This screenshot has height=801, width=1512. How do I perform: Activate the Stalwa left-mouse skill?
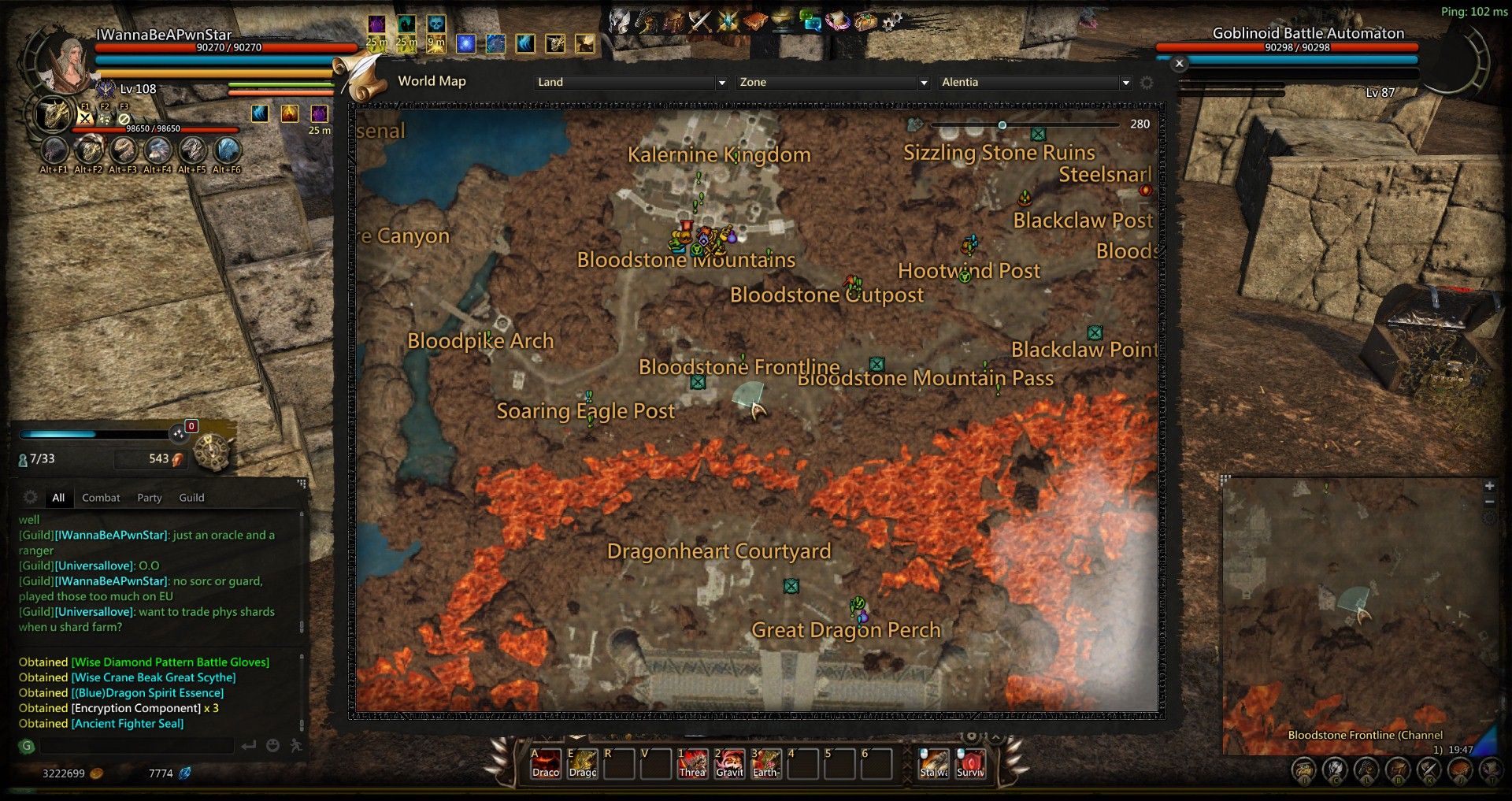coord(934,763)
